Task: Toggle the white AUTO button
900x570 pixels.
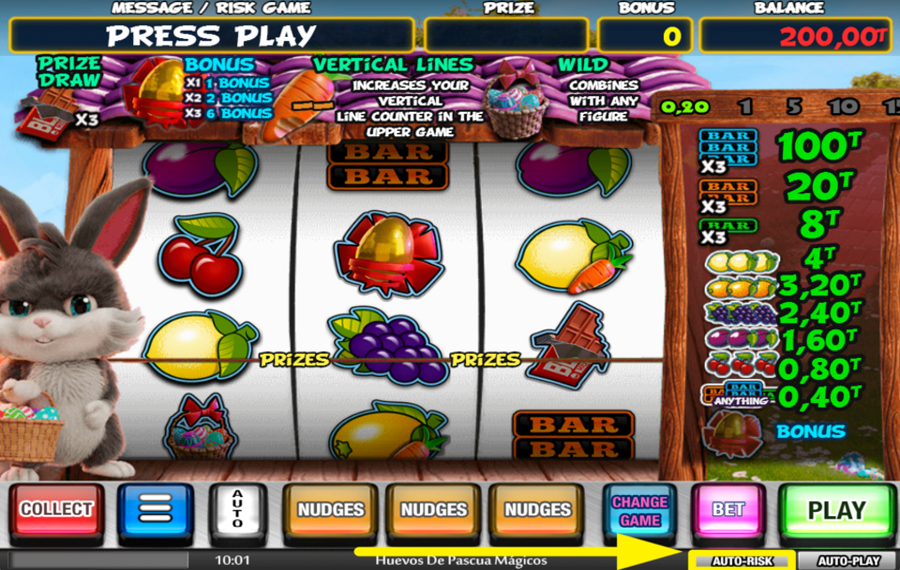Action: [237, 509]
